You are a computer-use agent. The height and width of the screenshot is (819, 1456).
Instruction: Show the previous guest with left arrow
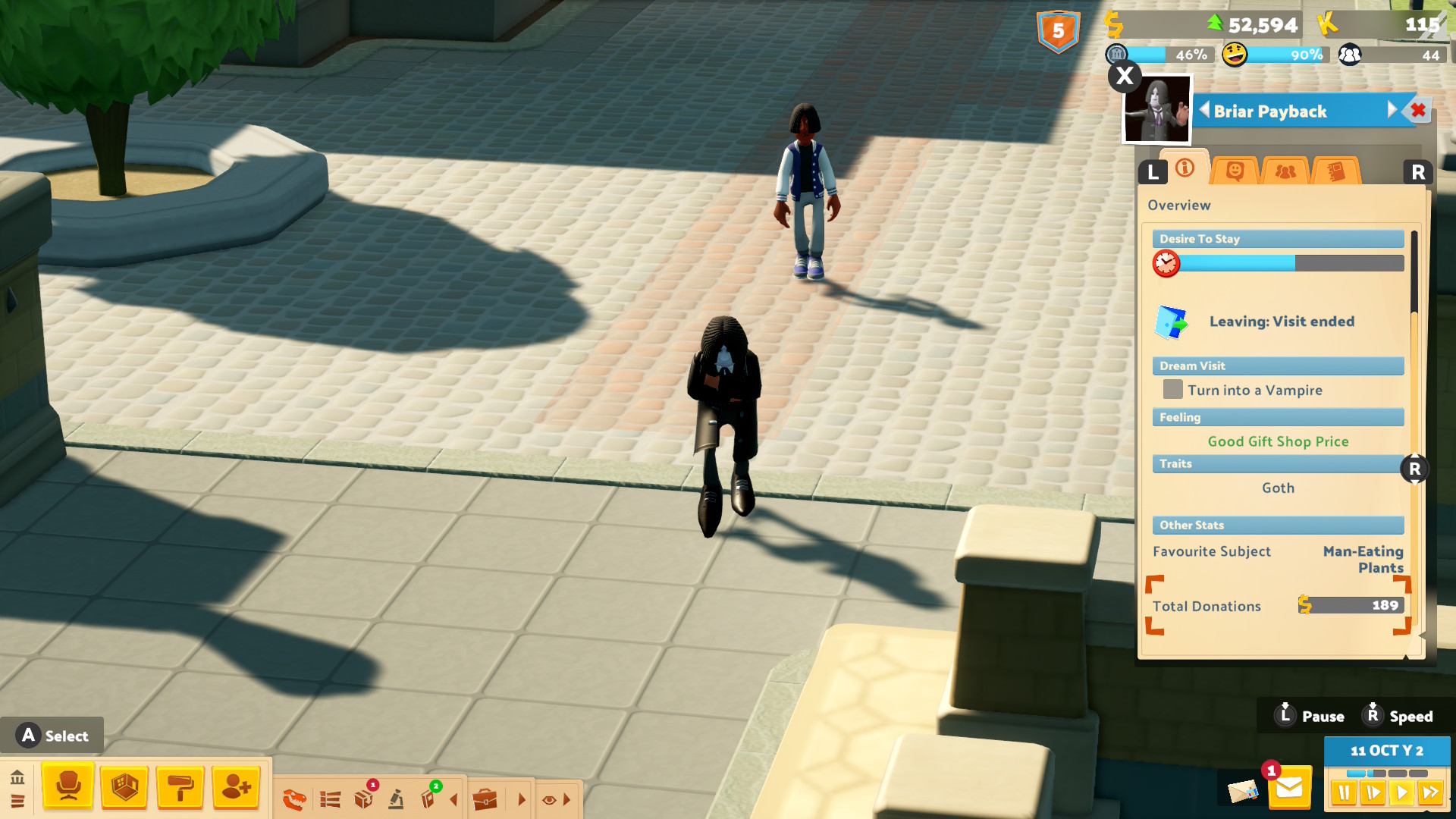tap(1204, 111)
